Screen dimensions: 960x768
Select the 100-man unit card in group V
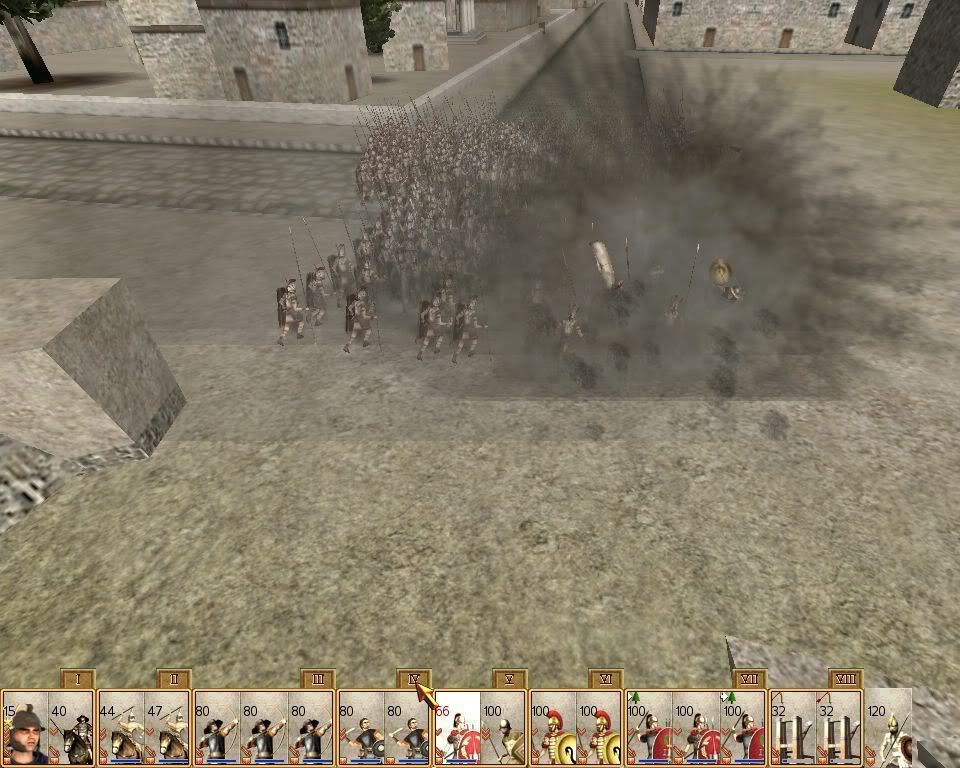pos(504,728)
